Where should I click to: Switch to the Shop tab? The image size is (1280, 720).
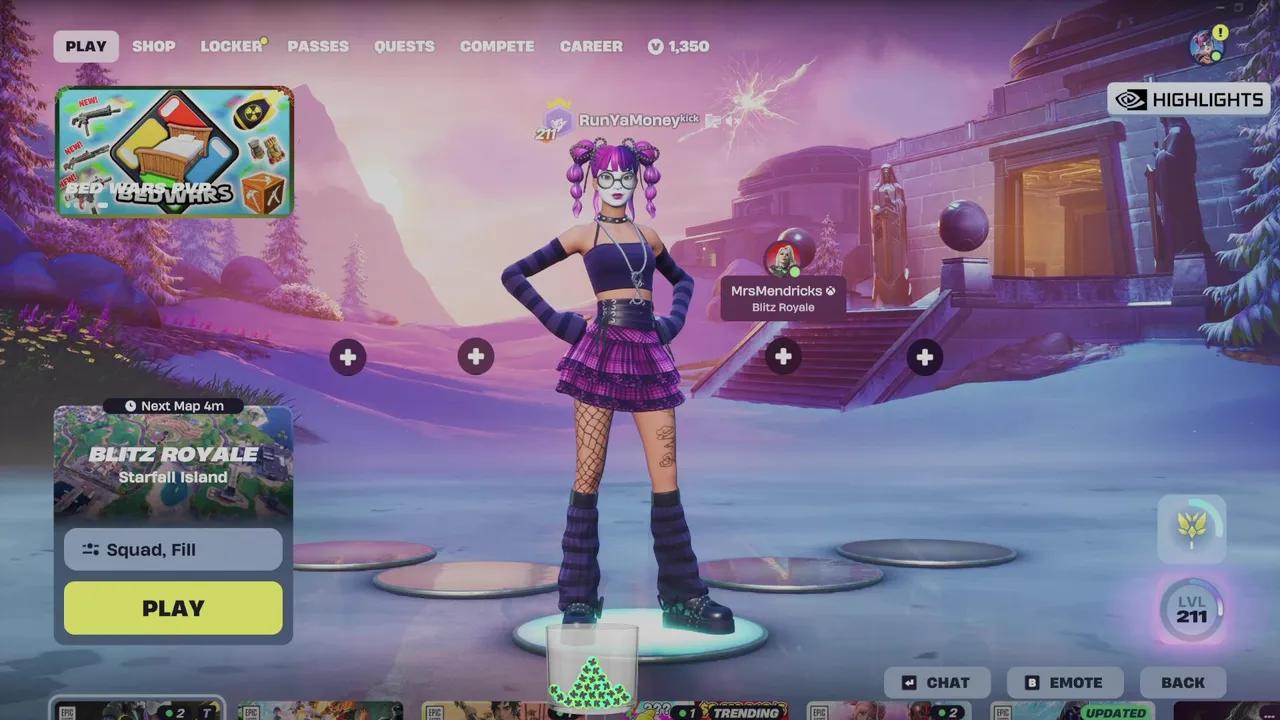pyautogui.click(x=154, y=46)
